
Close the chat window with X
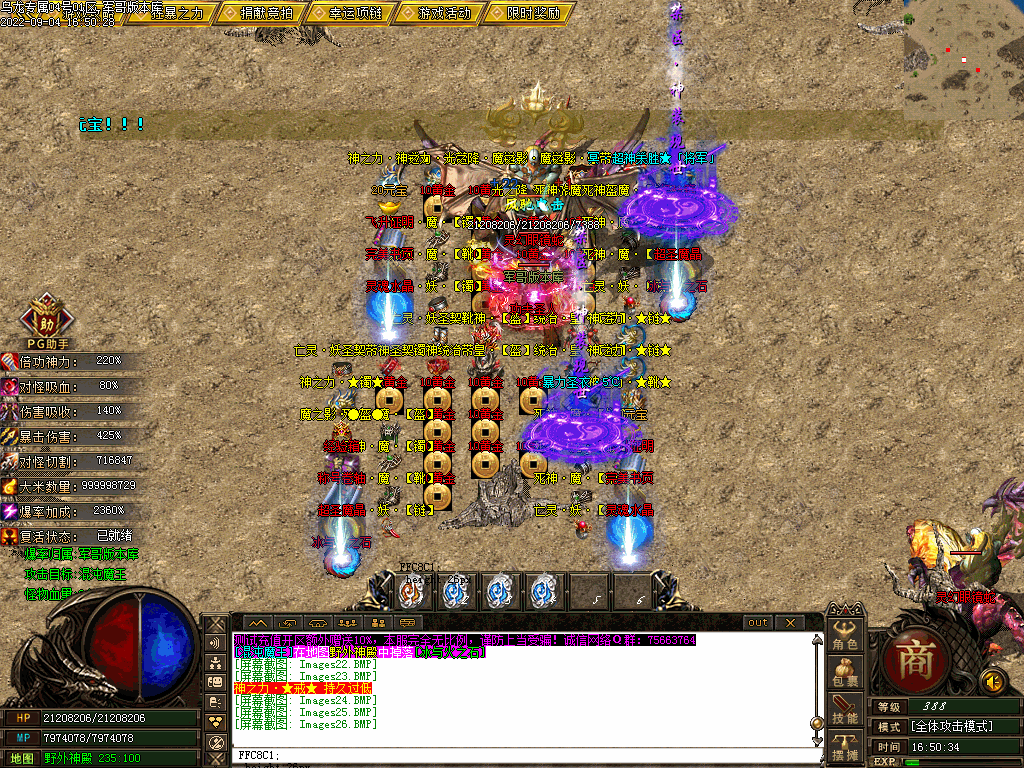pyautogui.click(x=790, y=622)
